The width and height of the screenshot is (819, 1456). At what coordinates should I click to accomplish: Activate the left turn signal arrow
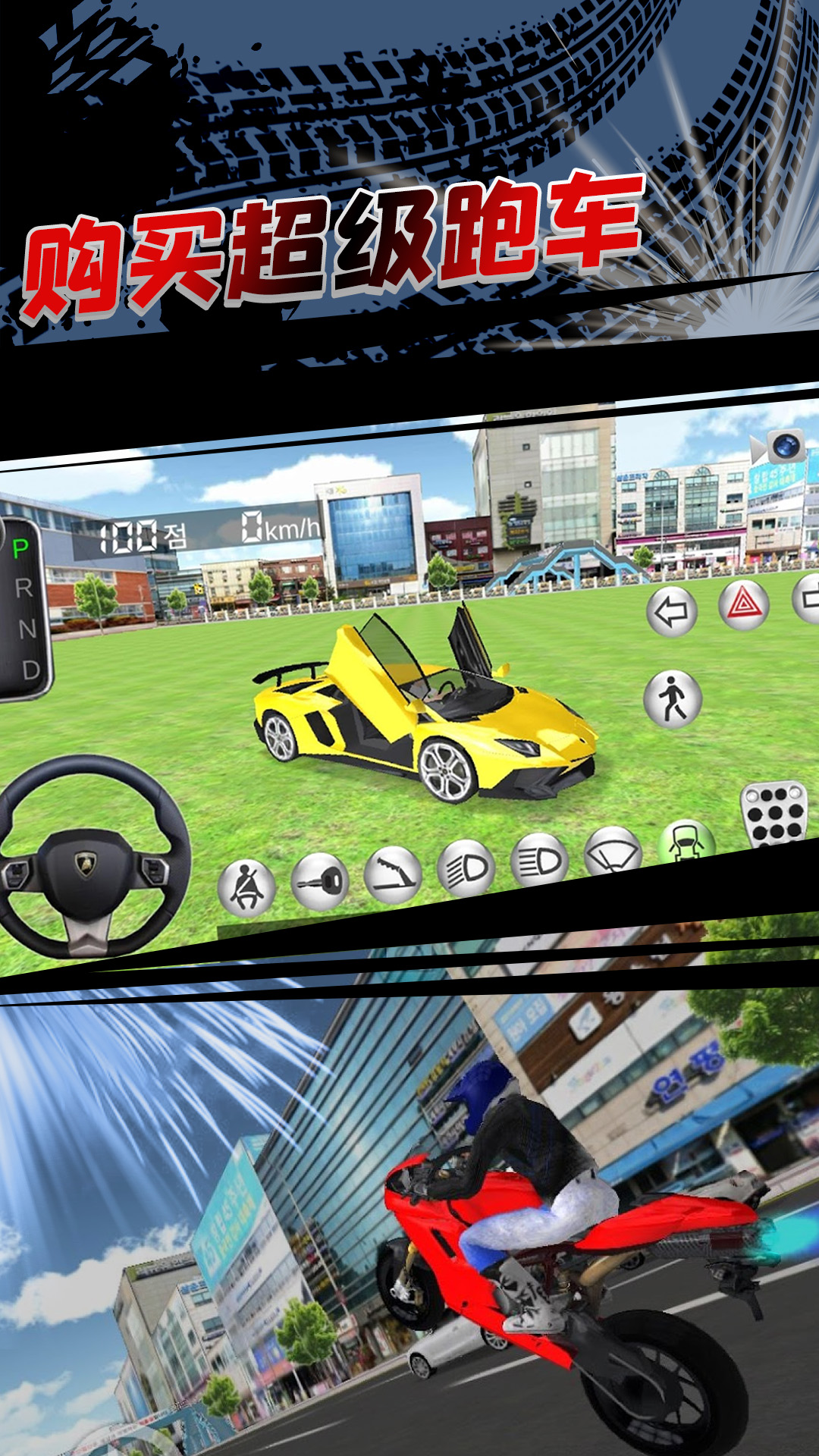tap(672, 611)
